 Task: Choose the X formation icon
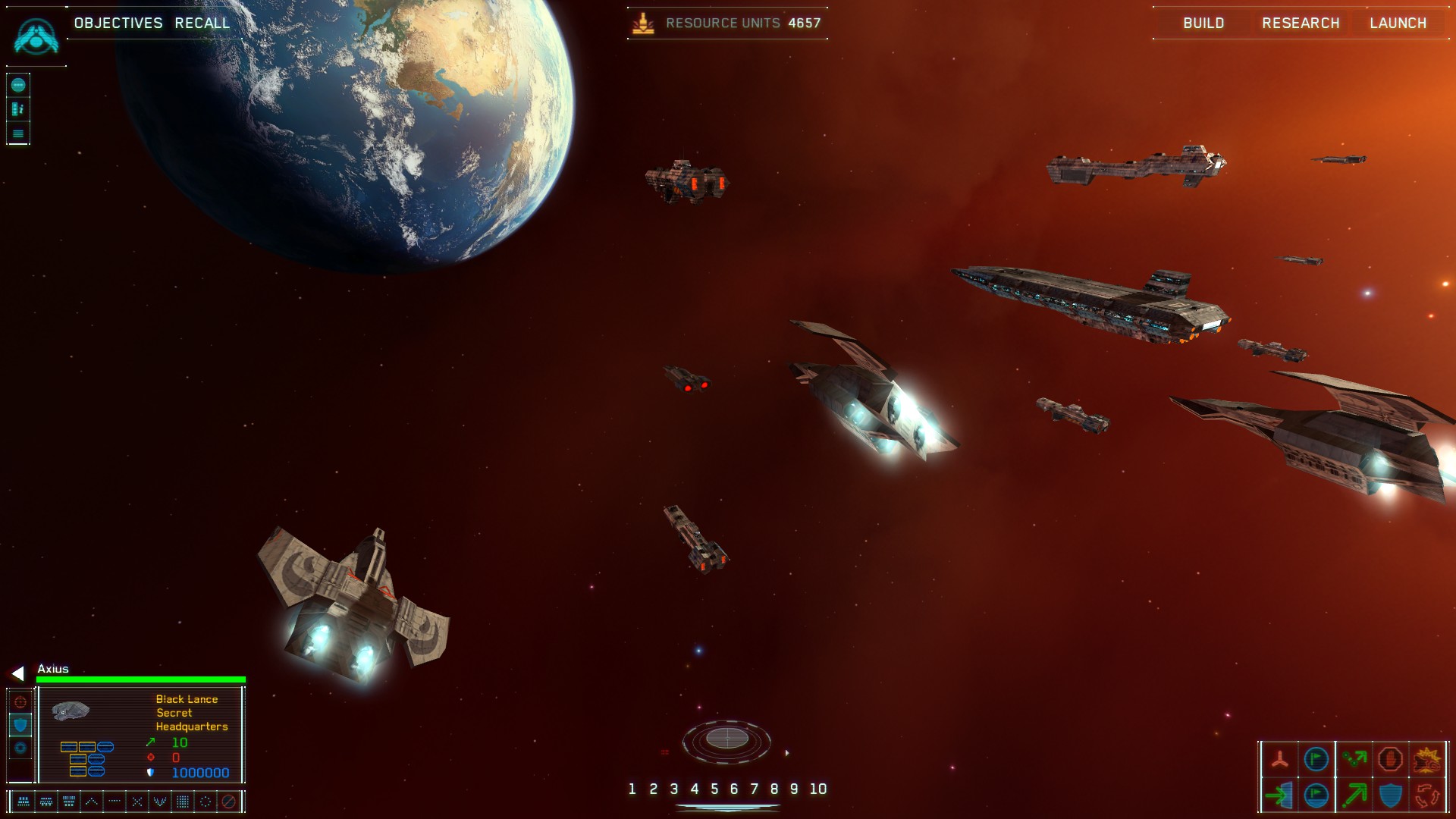137,802
